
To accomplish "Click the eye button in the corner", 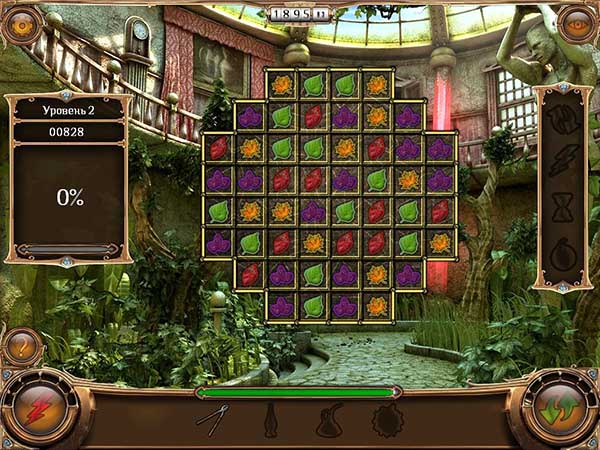I will [x=577, y=24].
